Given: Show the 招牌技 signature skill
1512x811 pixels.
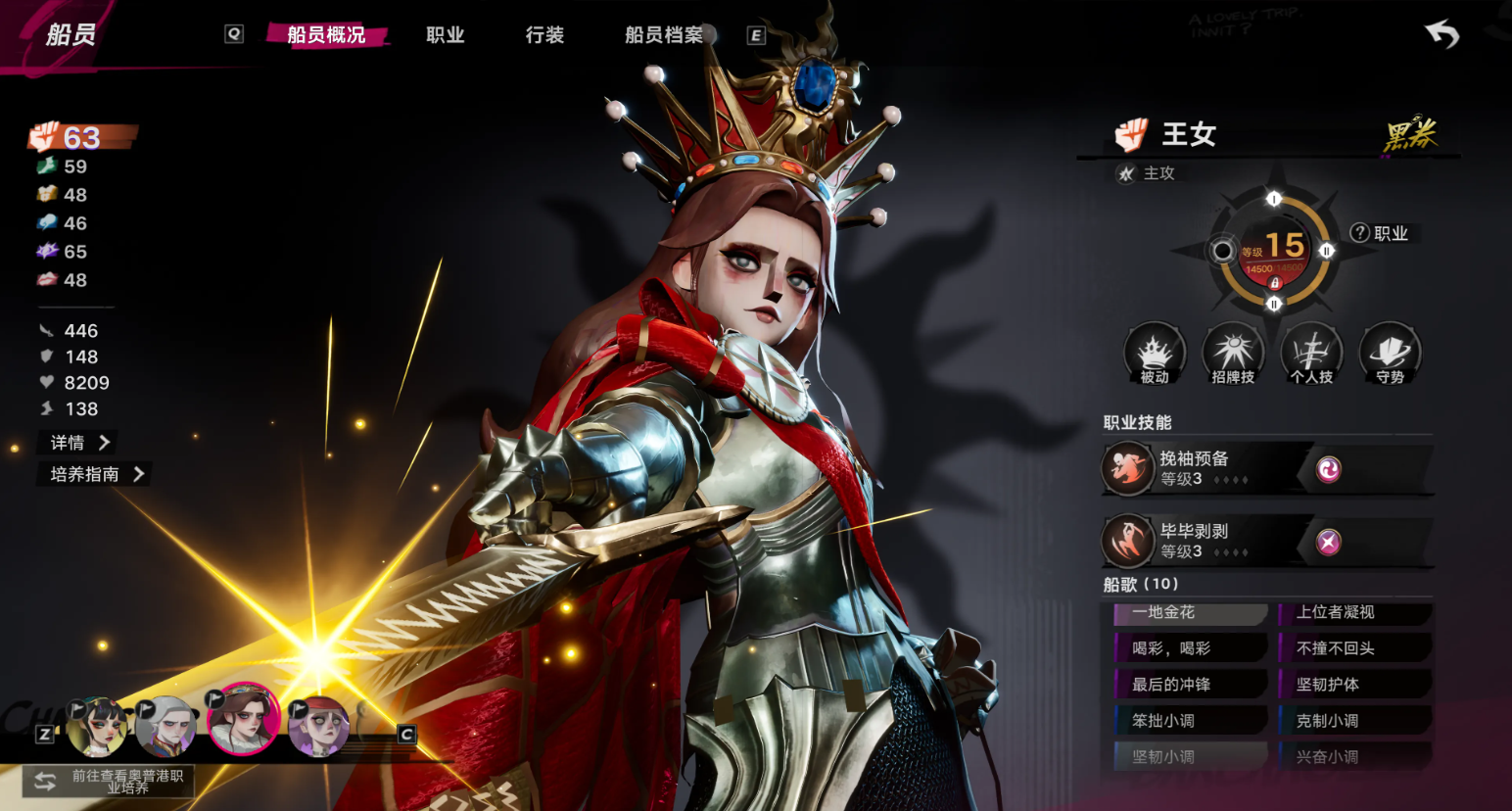Looking at the screenshot, I should pyautogui.click(x=1233, y=354).
